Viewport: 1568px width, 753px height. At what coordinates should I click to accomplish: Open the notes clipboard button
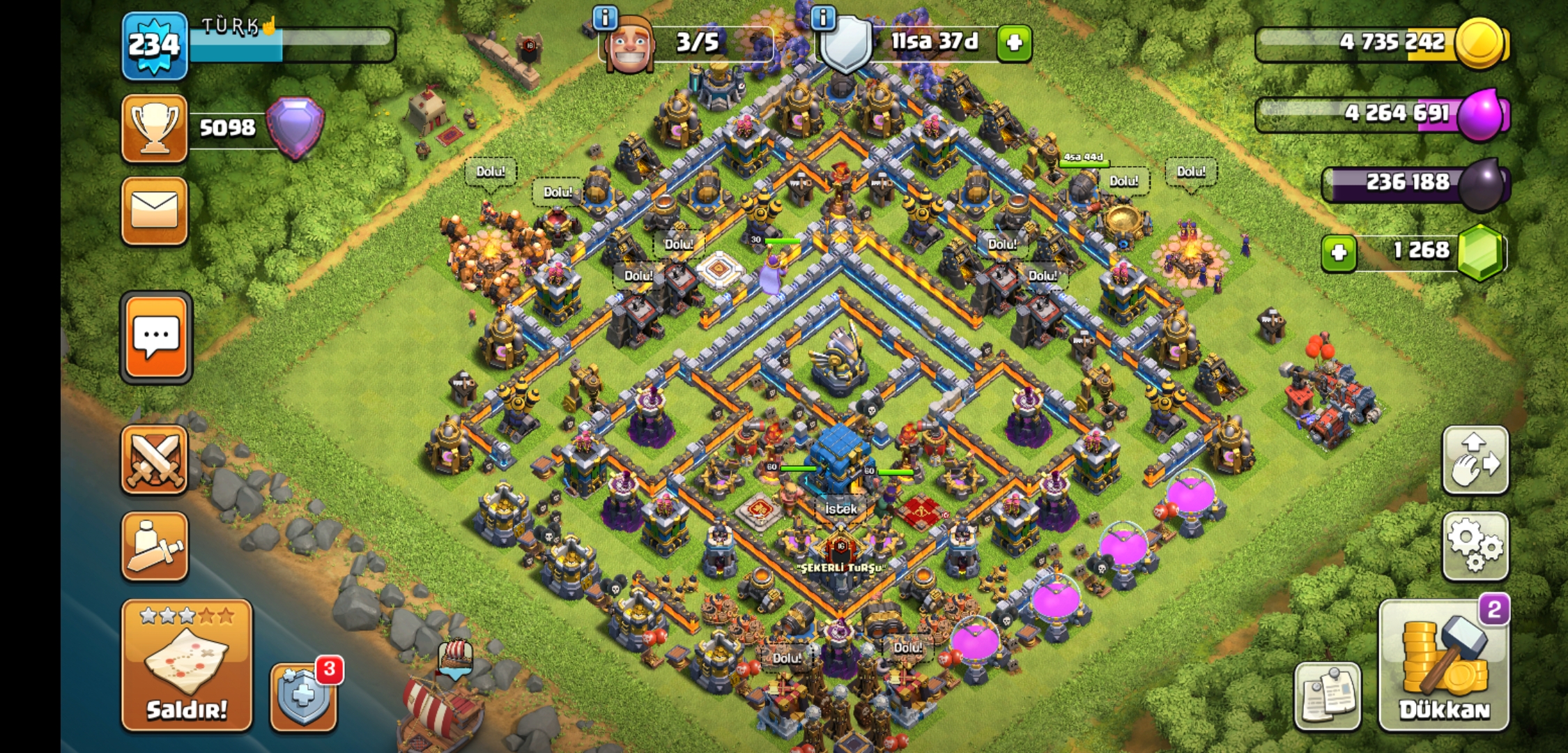[x=1327, y=695]
